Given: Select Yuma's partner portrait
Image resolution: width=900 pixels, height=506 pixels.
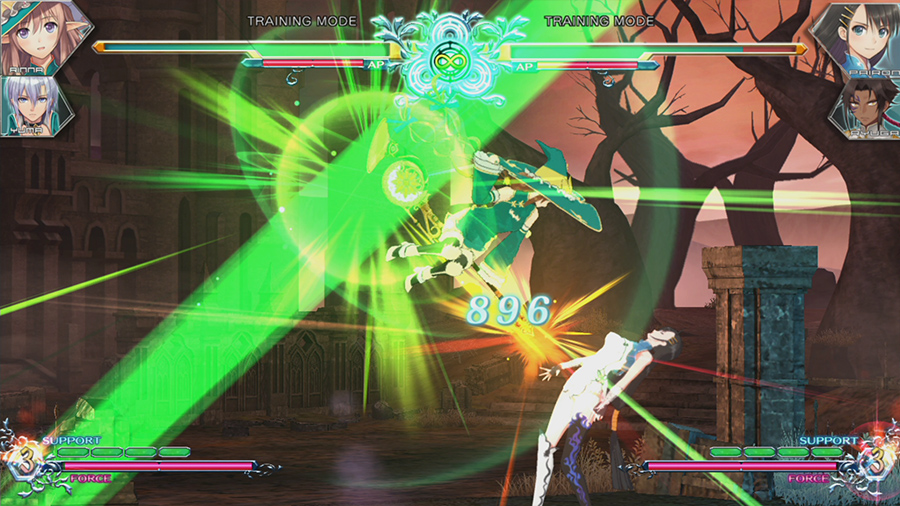Looking at the screenshot, I should click(27, 105).
